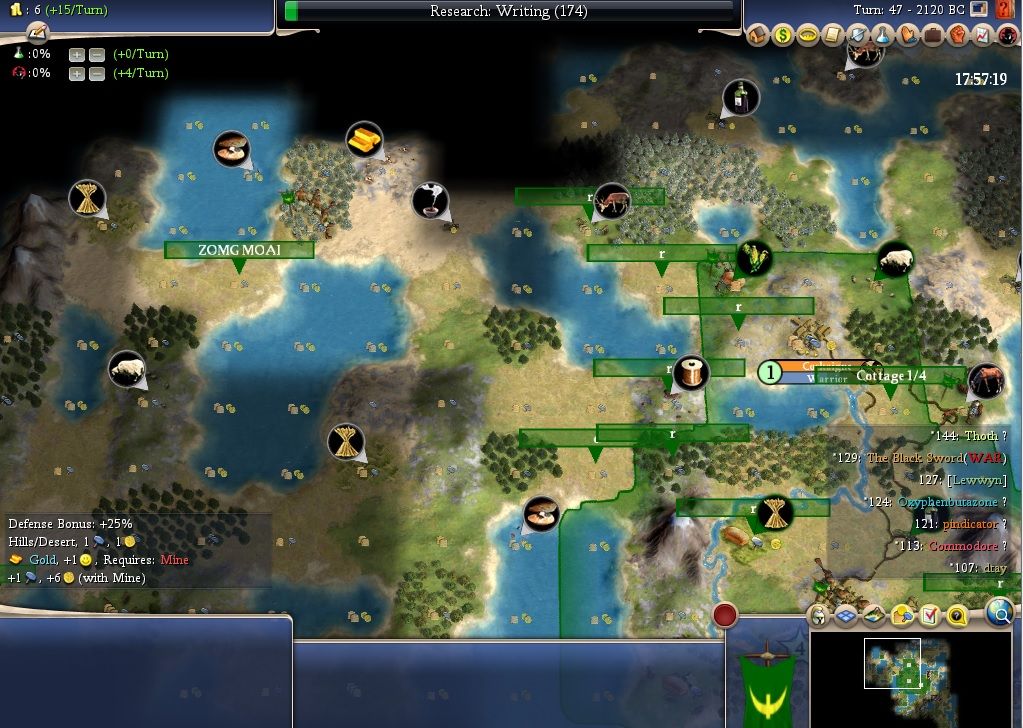Open the domestic advisor house icon
This screenshot has height=728, width=1023.
pos(757,36)
